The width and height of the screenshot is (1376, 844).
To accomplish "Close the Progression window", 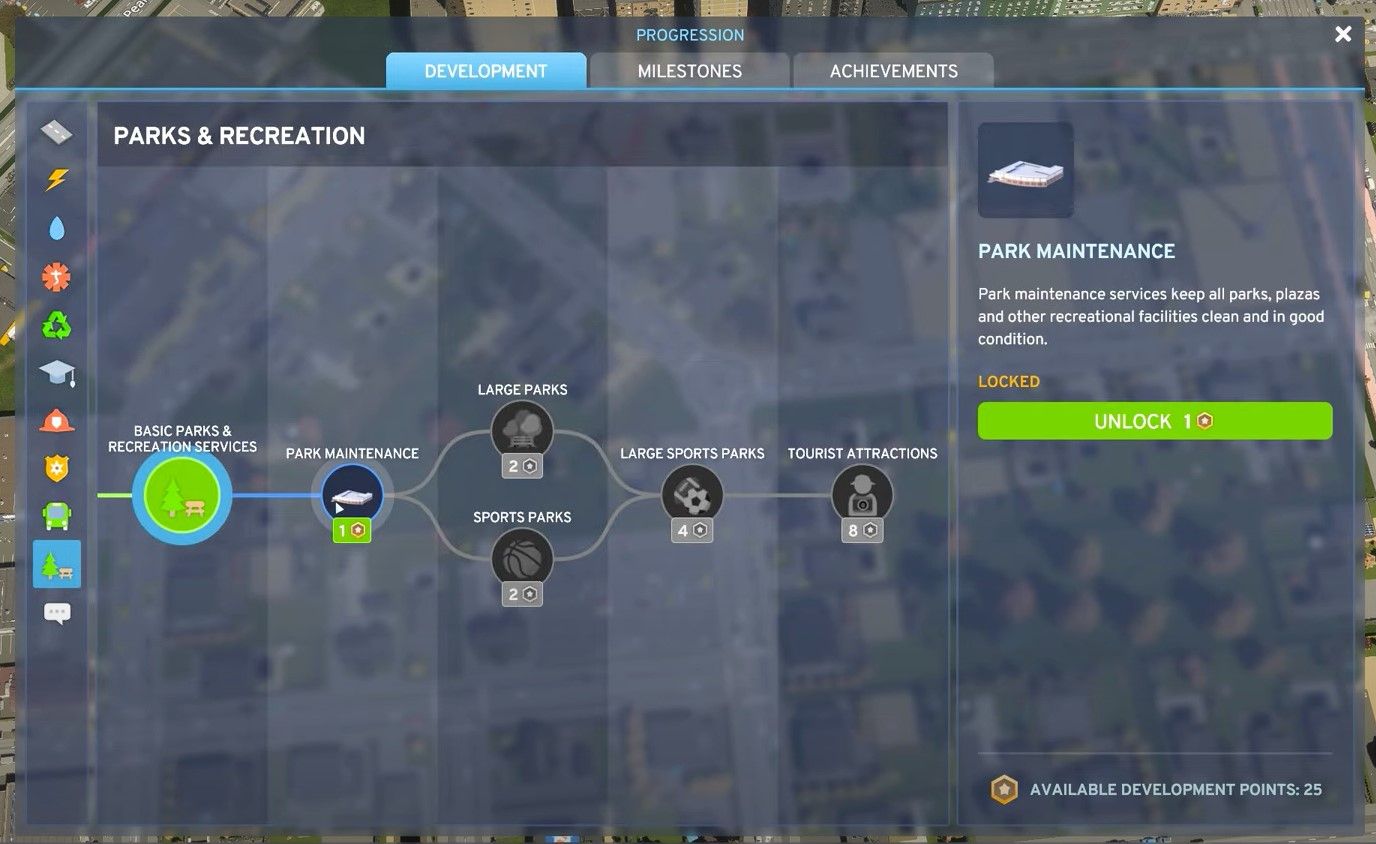I will (x=1343, y=33).
